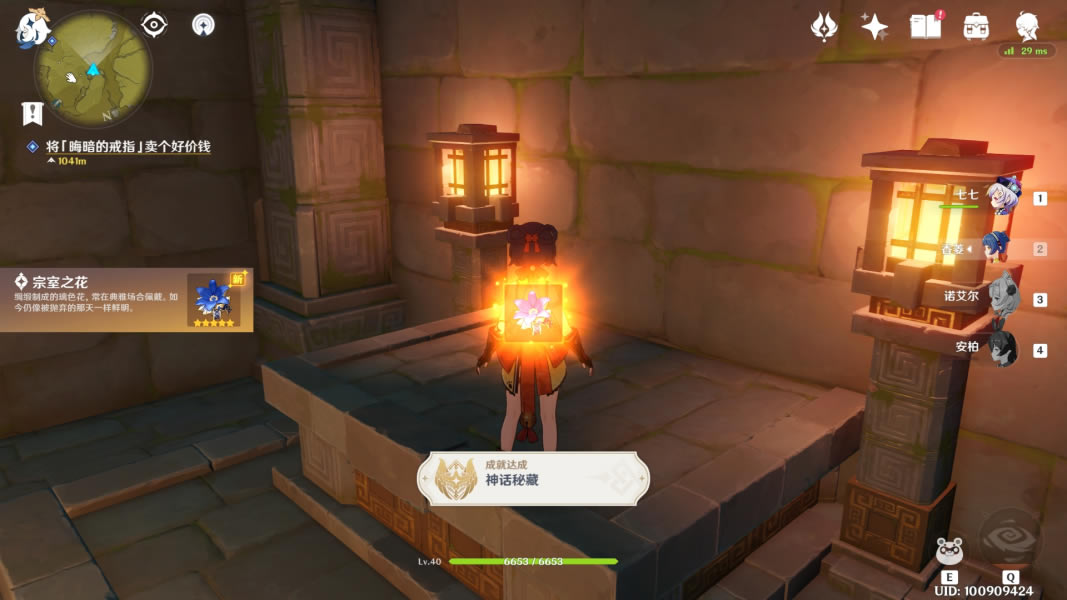Viewport: 1067px width, 600px height.
Task: Use Guoba elemental skill icon
Action: tap(949, 551)
